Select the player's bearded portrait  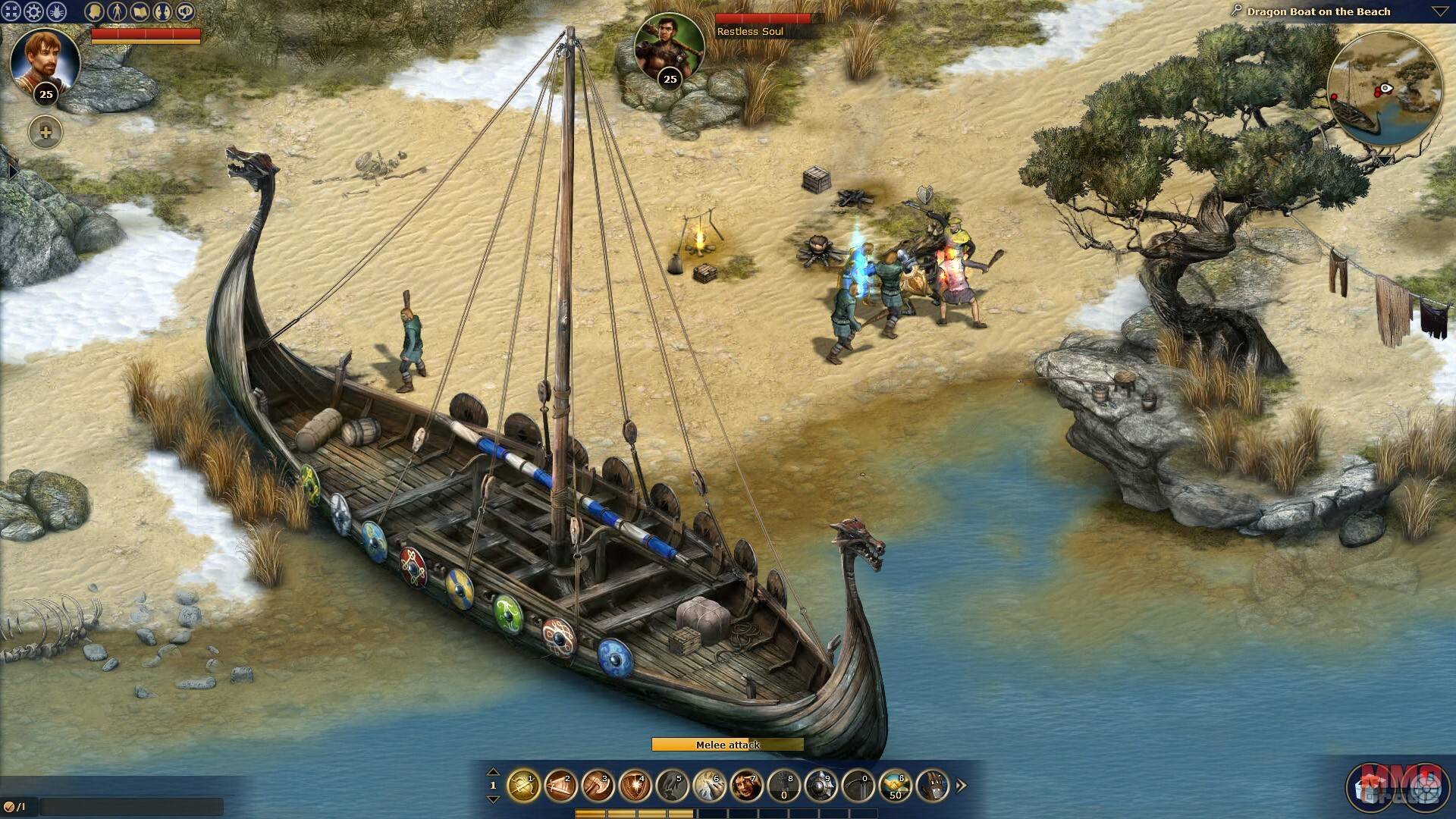click(x=45, y=62)
